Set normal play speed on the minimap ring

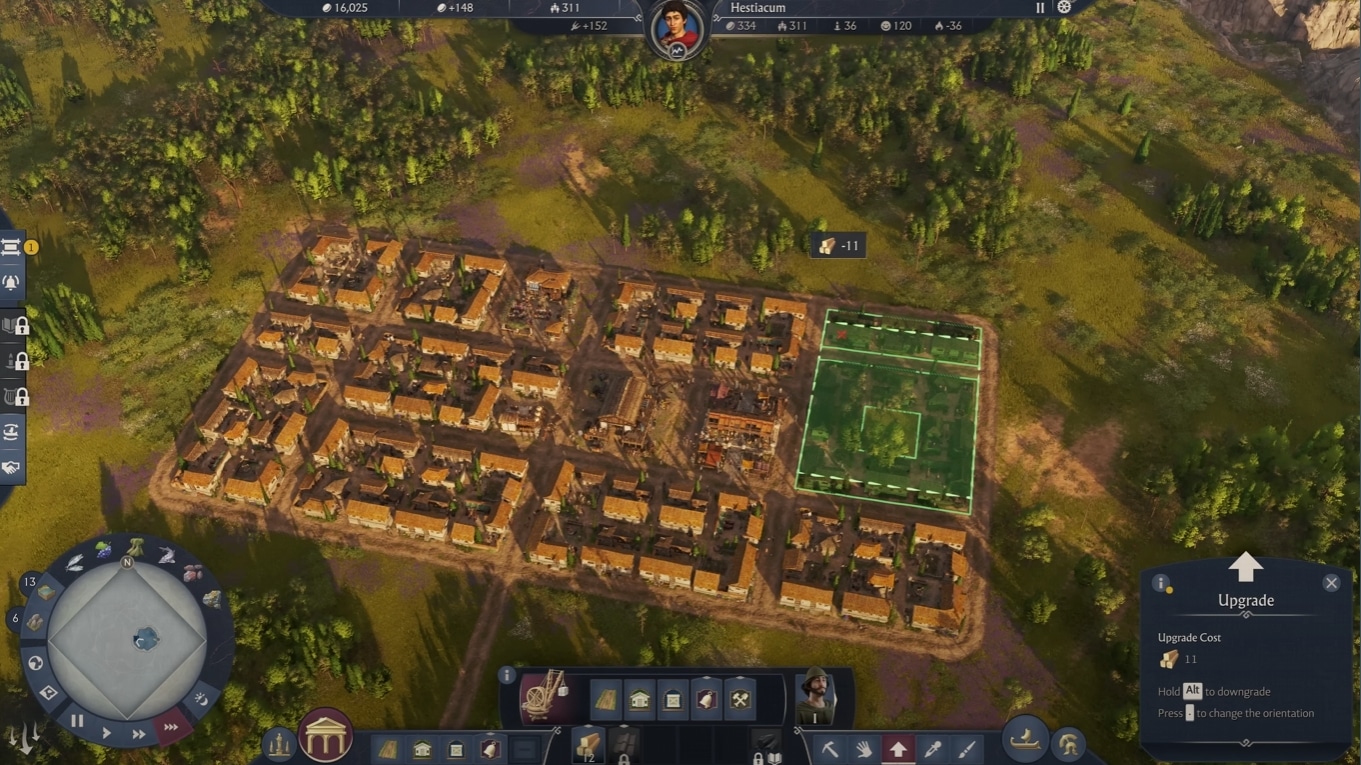coord(107,733)
